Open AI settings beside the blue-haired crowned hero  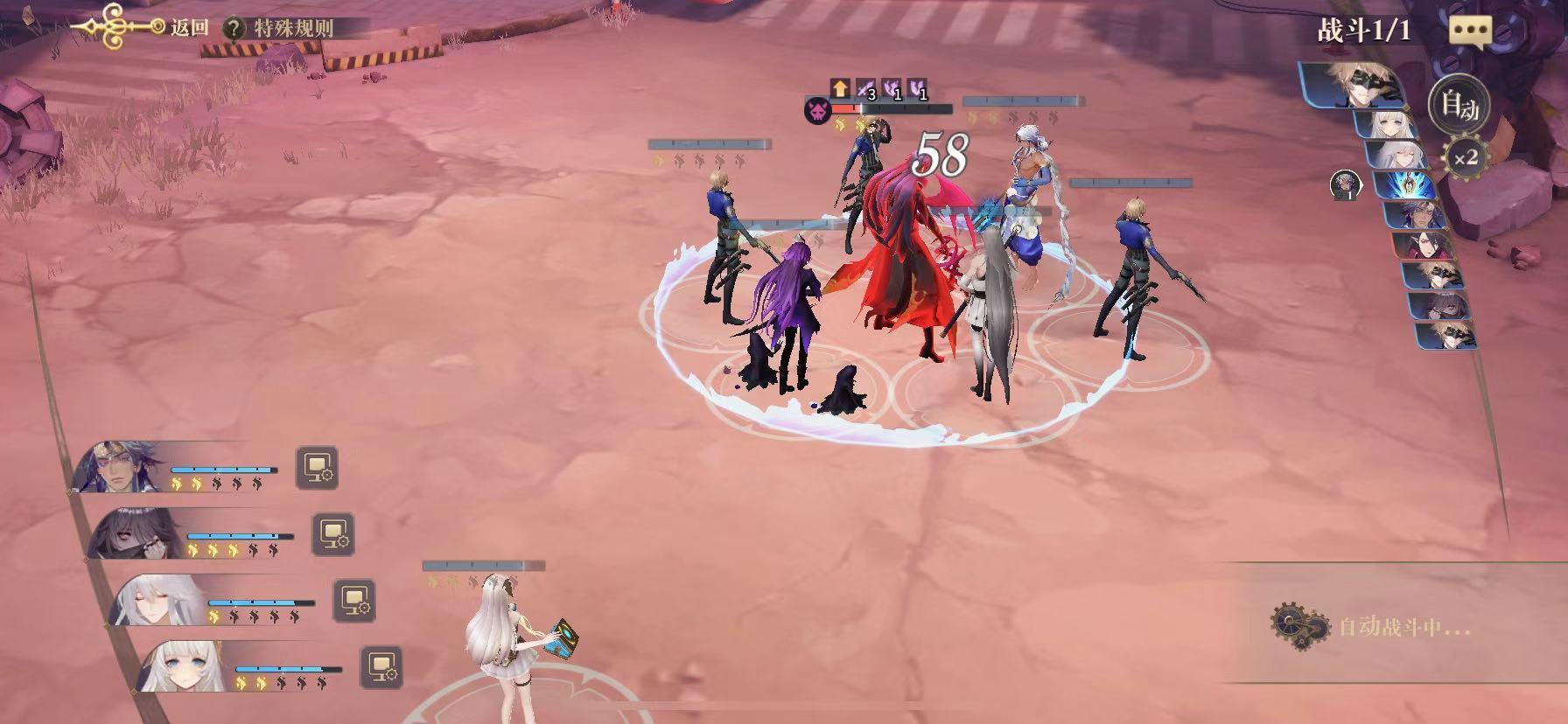pyautogui.click(x=316, y=468)
